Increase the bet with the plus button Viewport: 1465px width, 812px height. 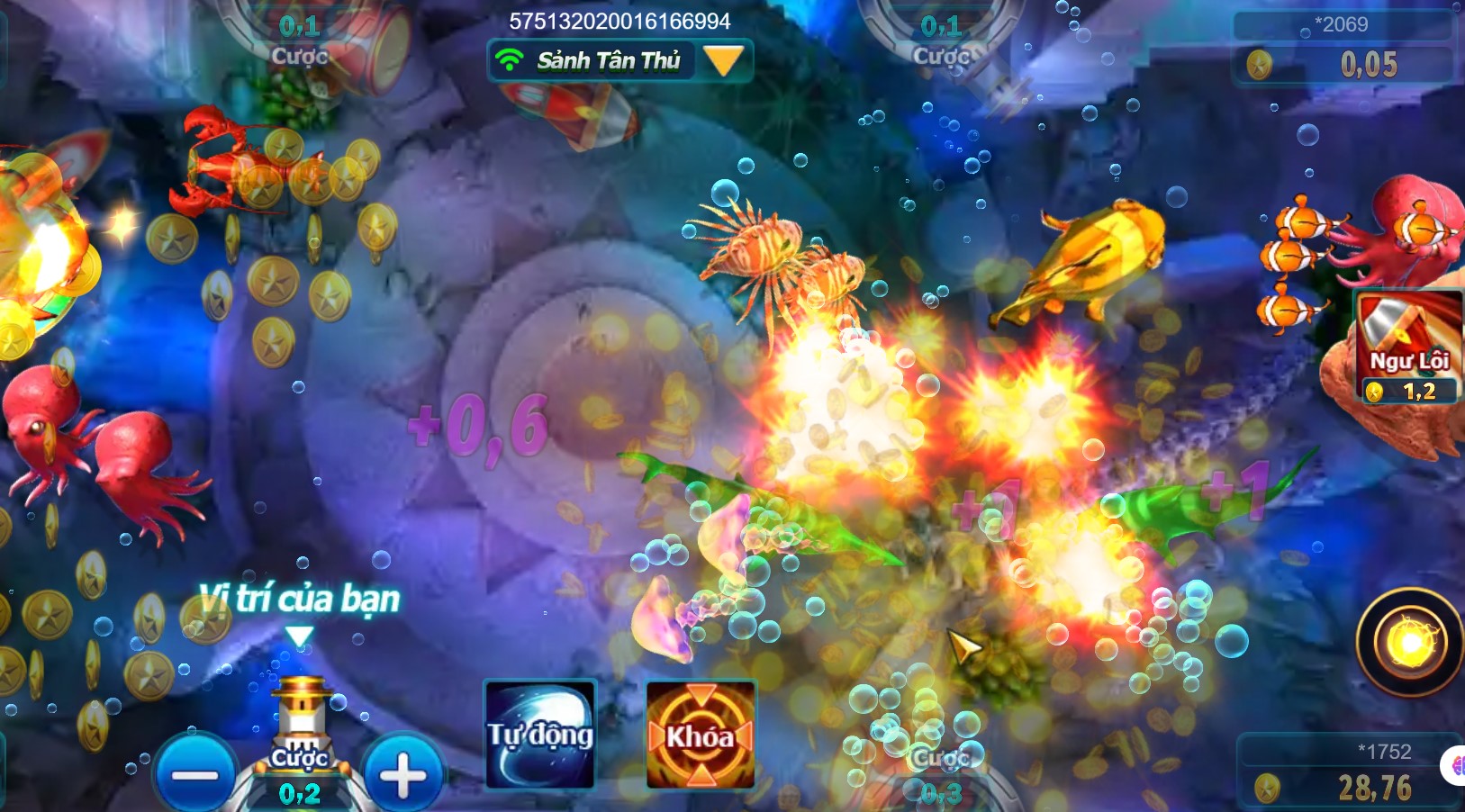pyautogui.click(x=402, y=775)
